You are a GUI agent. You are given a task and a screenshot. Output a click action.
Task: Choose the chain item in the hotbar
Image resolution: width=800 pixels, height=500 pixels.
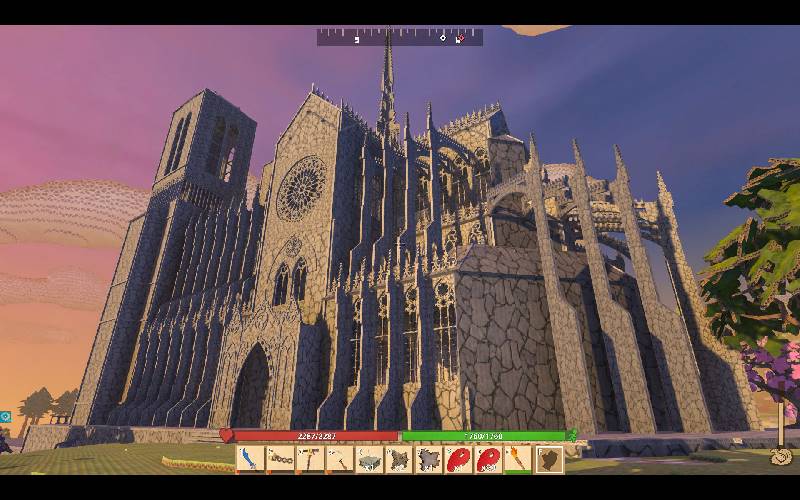(x=280, y=459)
